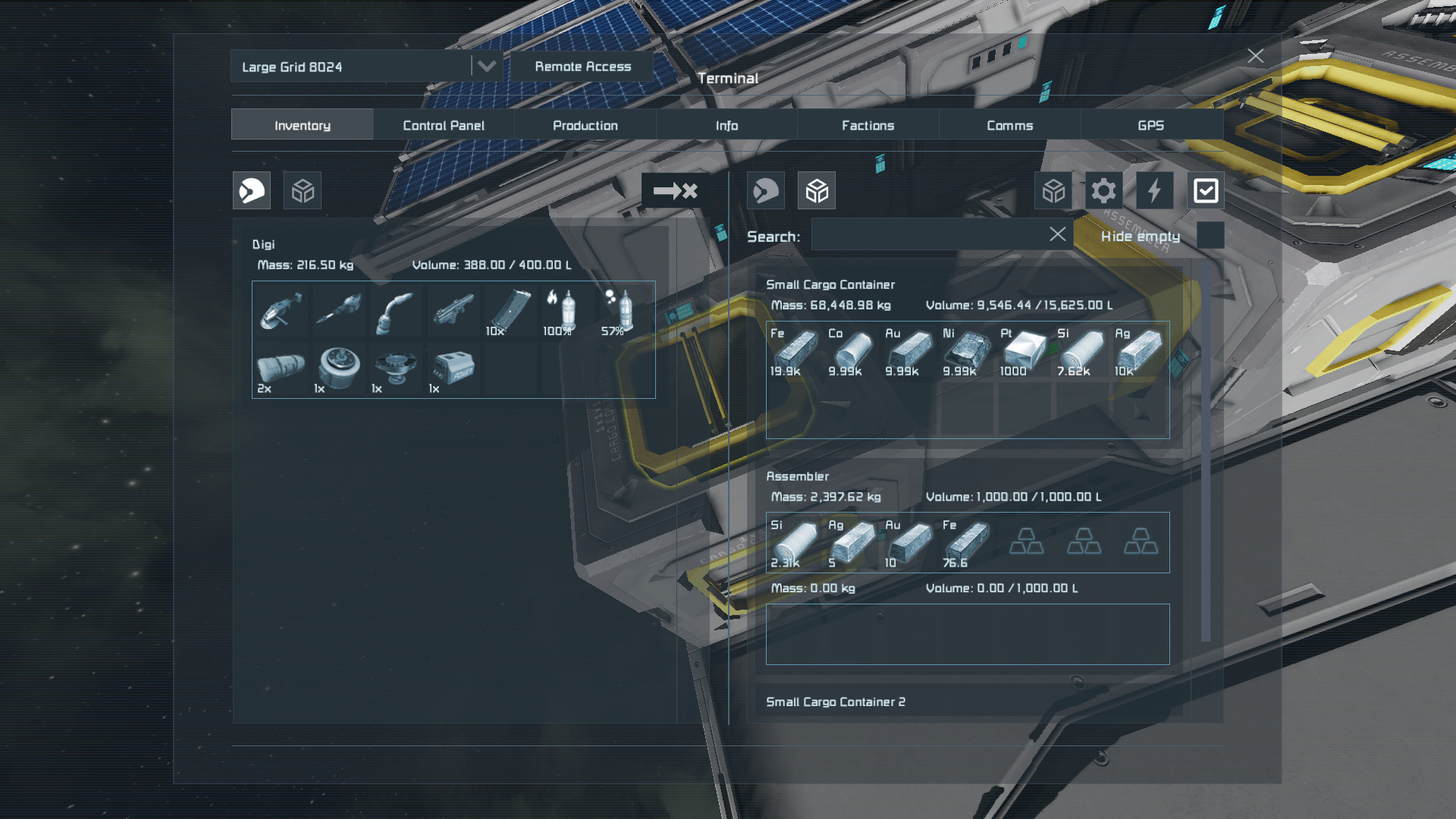
Task: Toggle the Hide empty checkbox
Action: (x=1210, y=236)
